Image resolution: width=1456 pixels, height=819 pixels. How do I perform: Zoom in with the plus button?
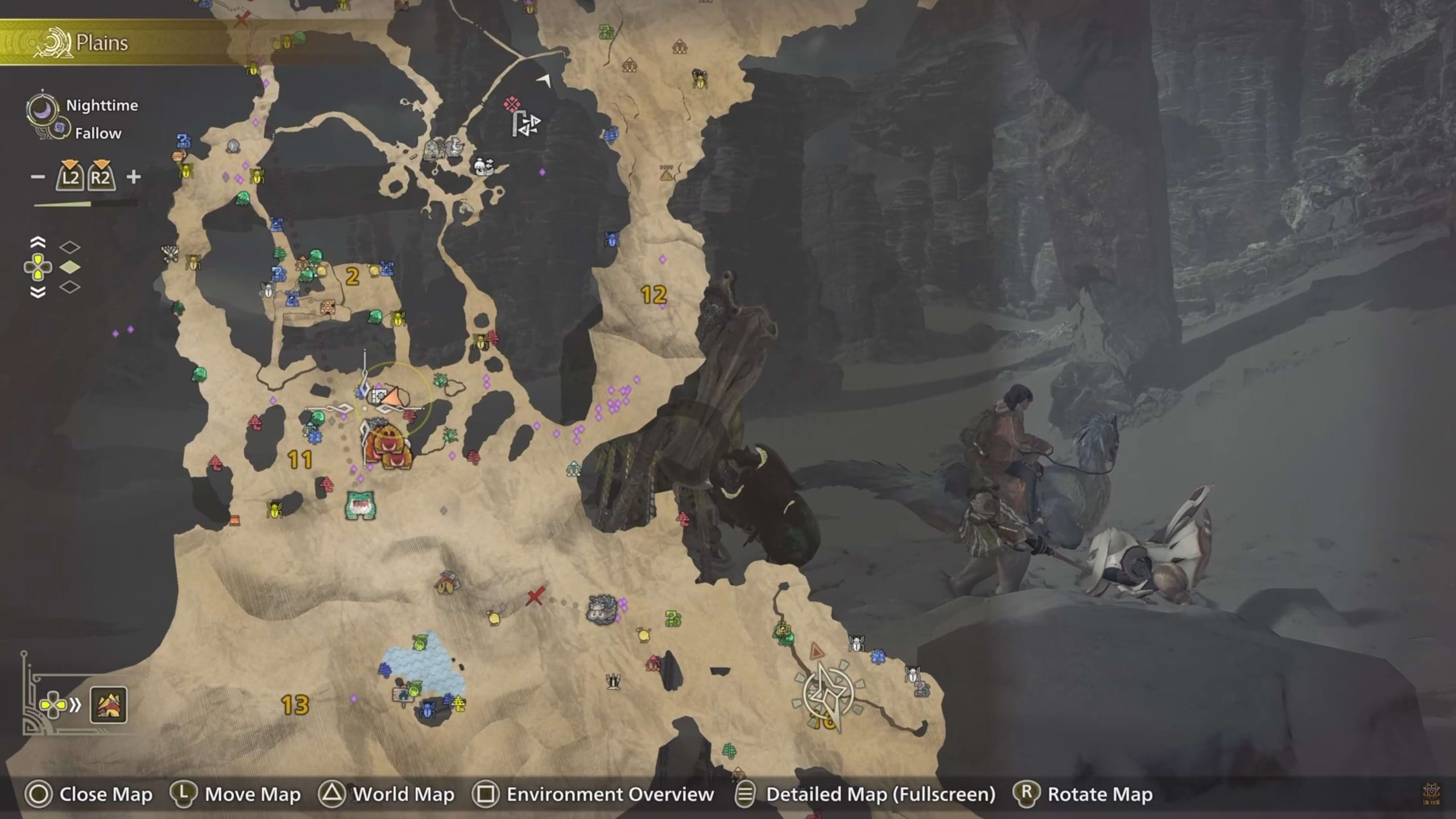pyautogui.click(x=134, y=177)
